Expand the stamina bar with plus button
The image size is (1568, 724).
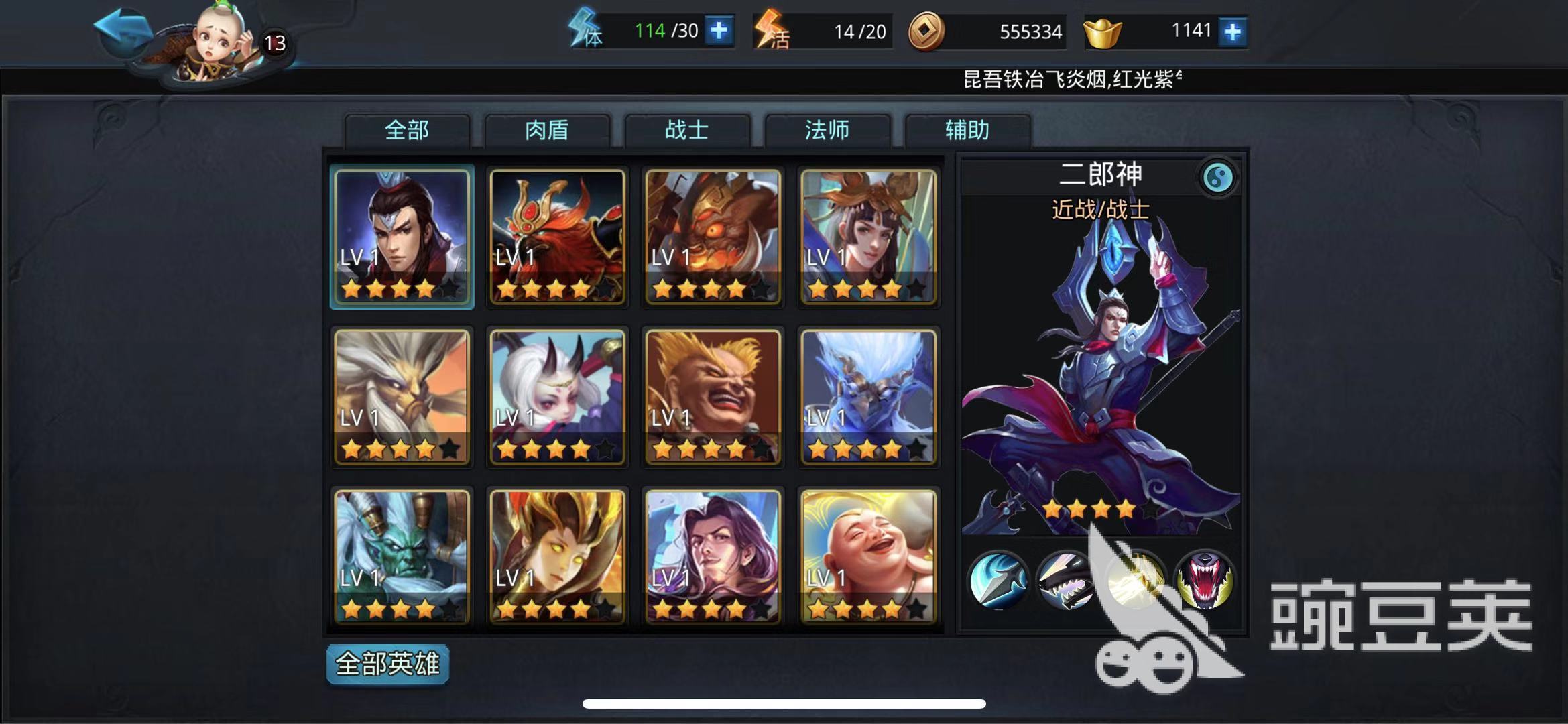click(x=719, y=29)
